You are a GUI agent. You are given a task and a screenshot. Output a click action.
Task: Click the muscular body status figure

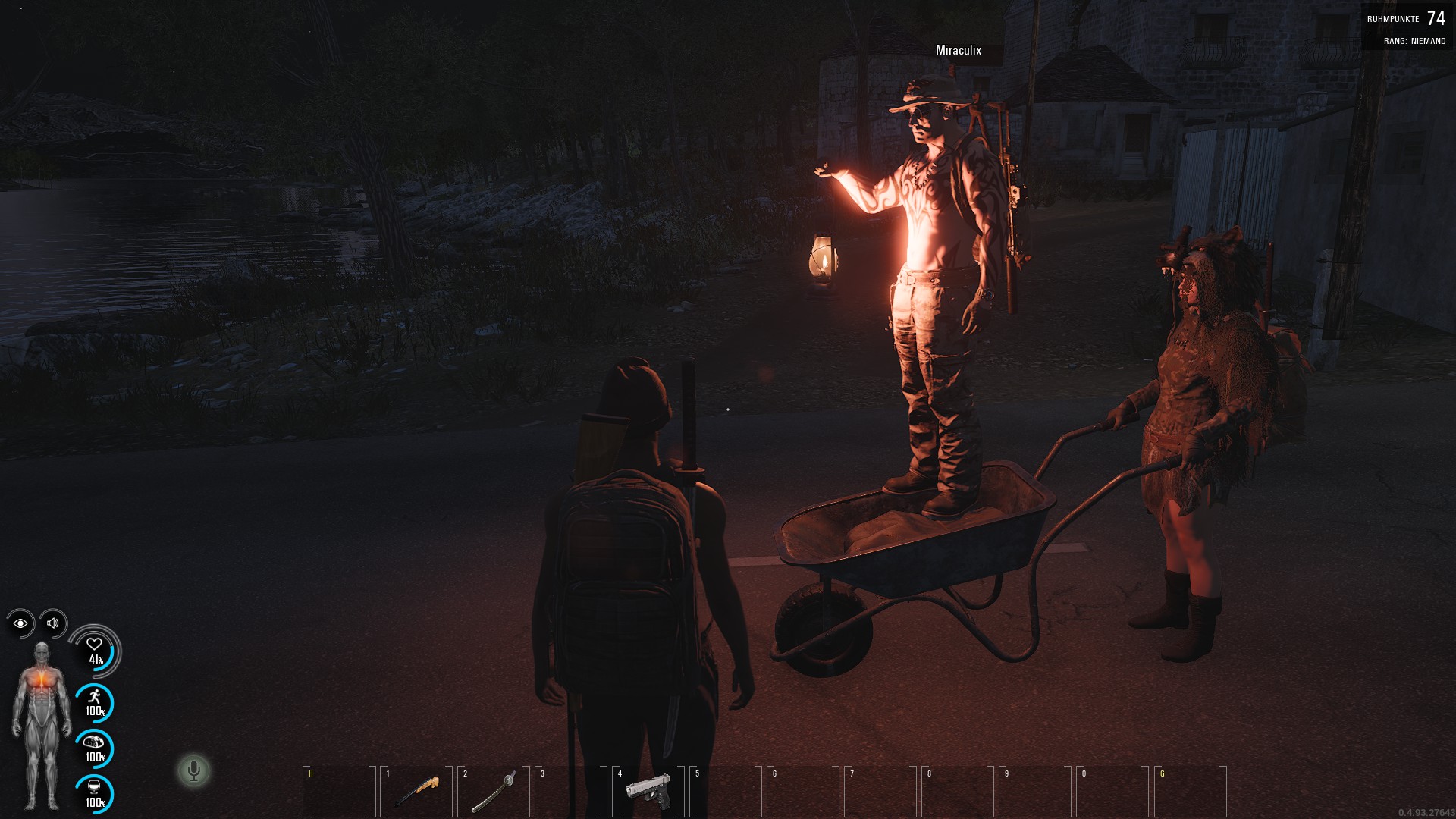coord(42,725)
